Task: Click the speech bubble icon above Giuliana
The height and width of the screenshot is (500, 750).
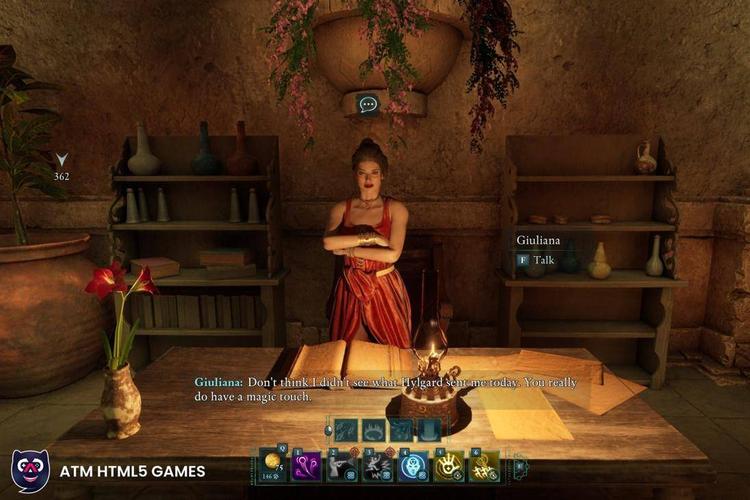Action: pos(368,104)
